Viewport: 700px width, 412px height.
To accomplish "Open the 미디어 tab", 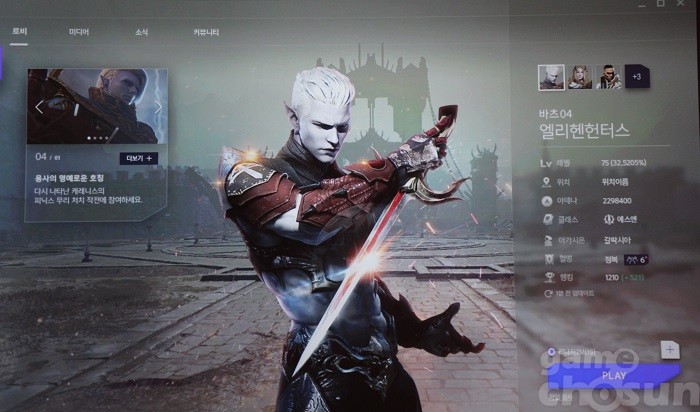I will pos(78,32).
